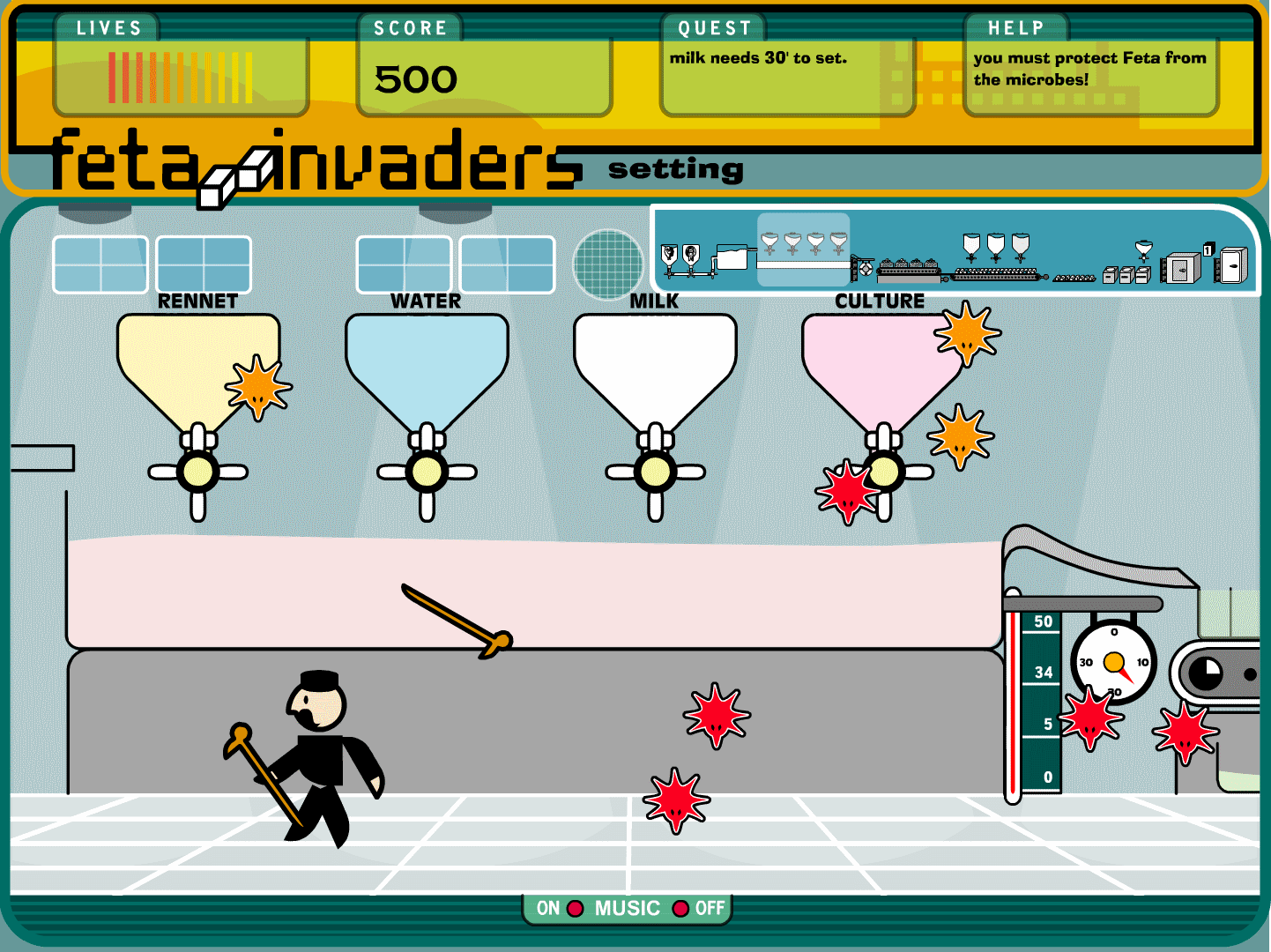
Task: Click the cold storage room icon at the process map end
Action: click(1230, 264)
